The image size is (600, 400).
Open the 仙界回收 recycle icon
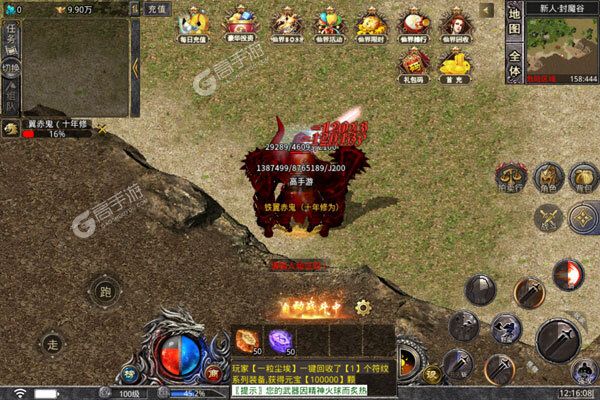click(x=459, y=26)
